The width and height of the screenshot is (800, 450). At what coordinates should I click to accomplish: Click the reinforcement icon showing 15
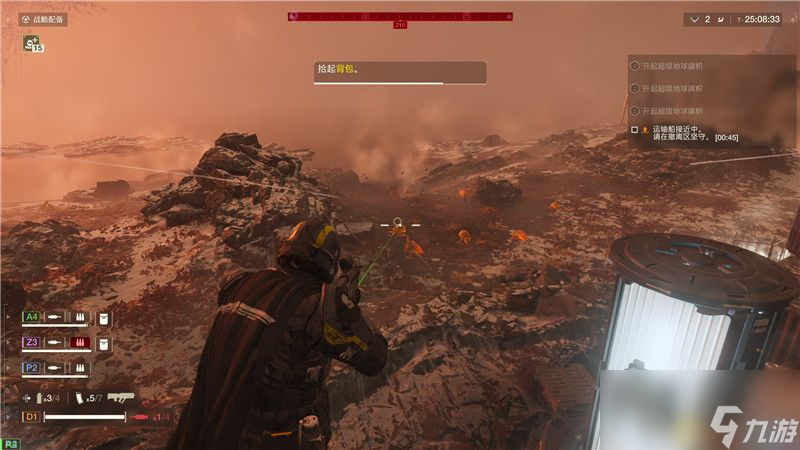click(33, 44)
